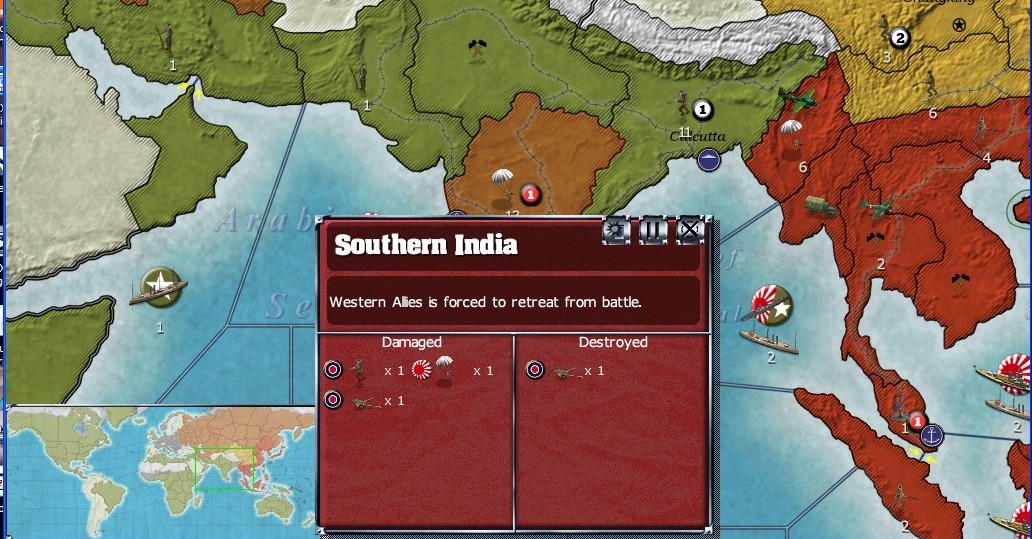Click the explosion icon button on battle panel
Image resolution: width=1032 pixels, height=539 pixels.
(616, 231)
